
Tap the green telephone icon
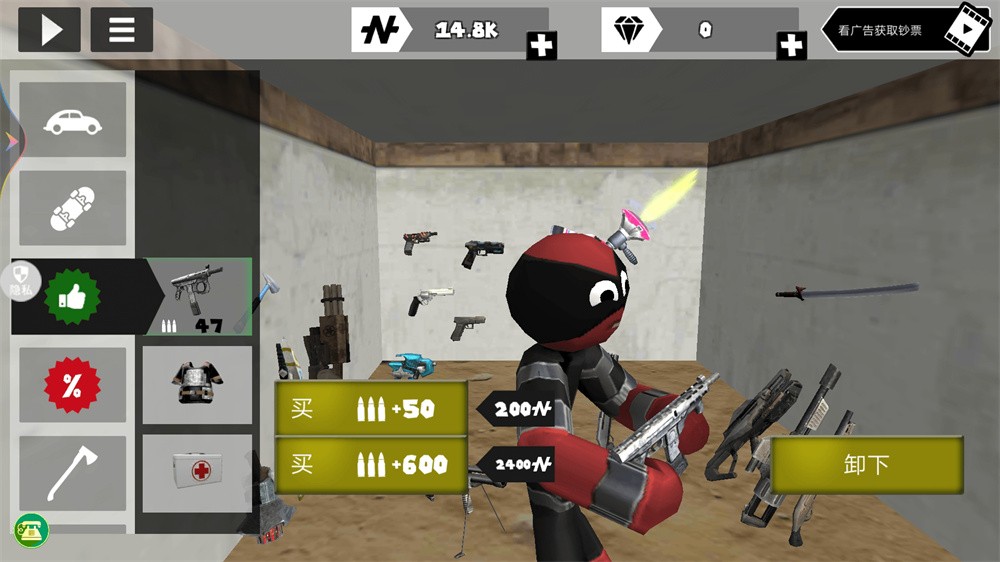32,530
